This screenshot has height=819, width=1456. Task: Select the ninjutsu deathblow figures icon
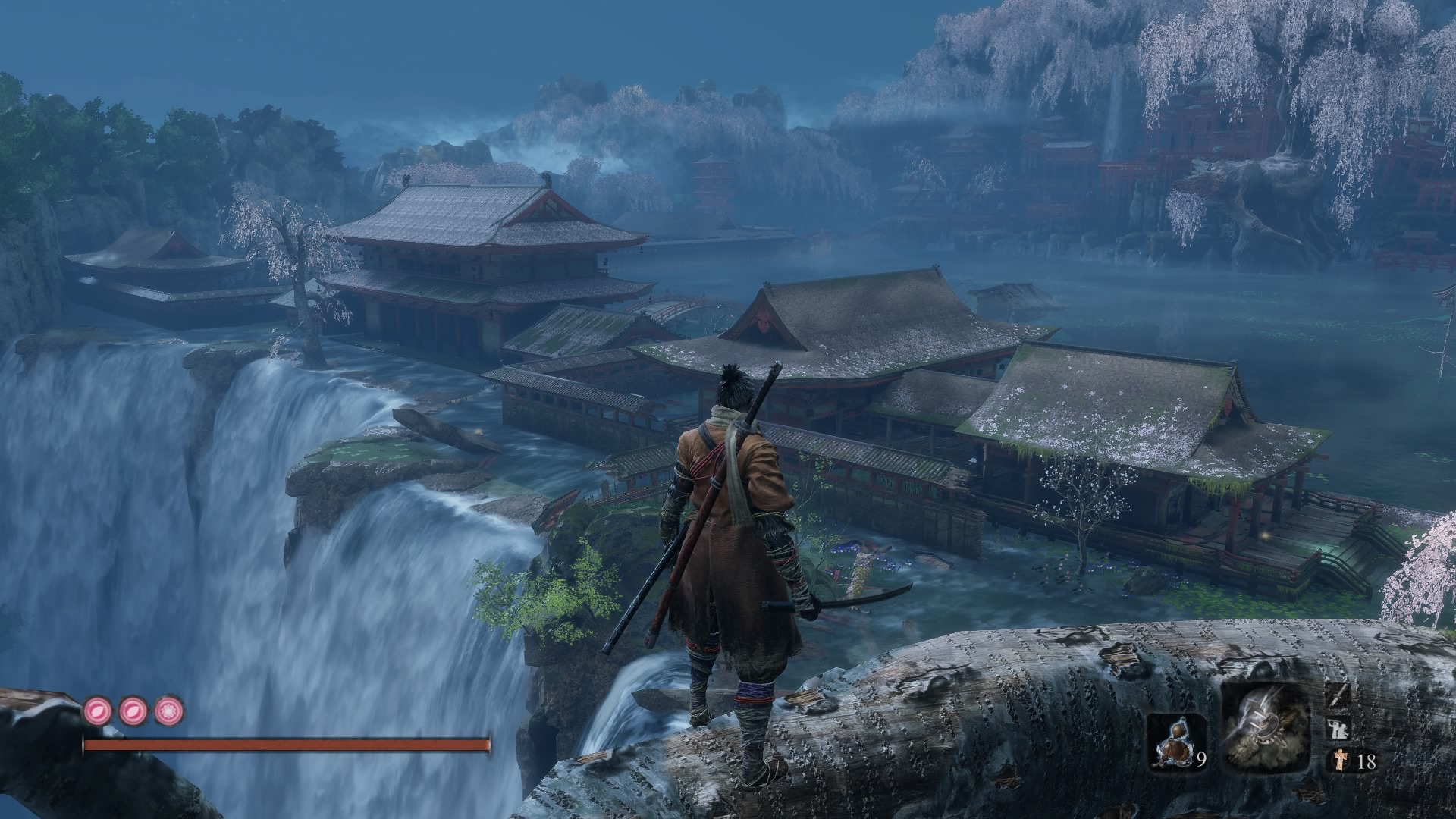tap(1338, 729)
